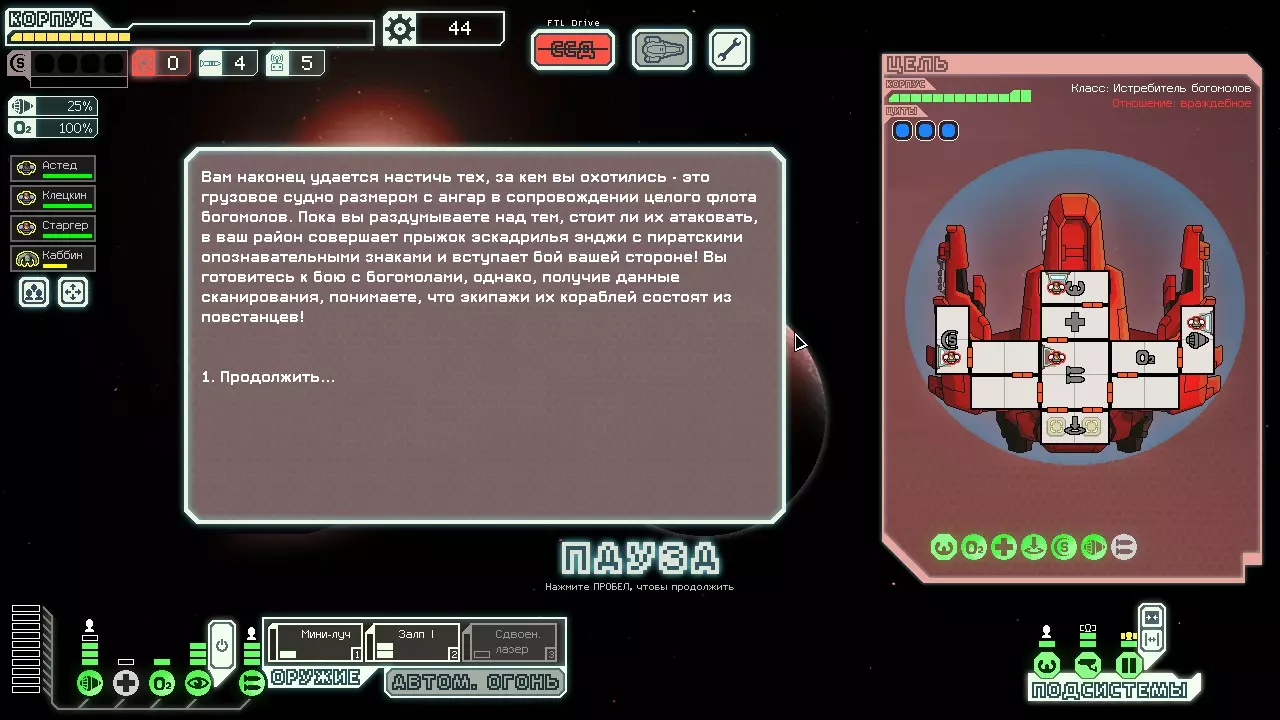This screenshot has height=720, width=1280.
Task: Click the engines system icon
Action: 90,683
